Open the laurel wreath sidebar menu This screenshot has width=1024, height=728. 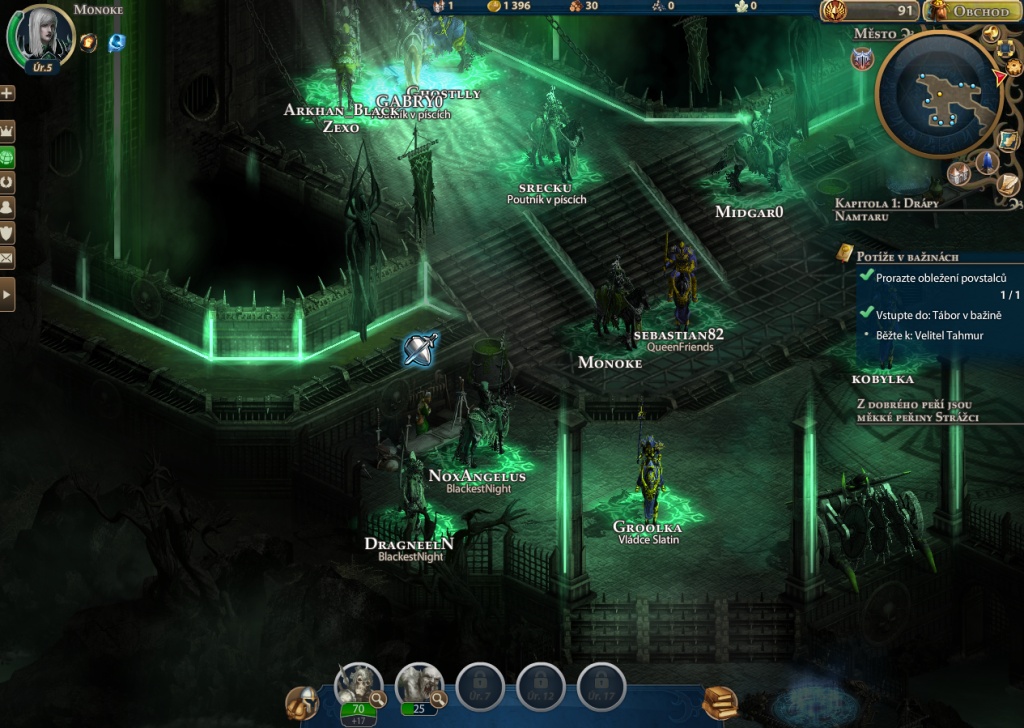[7, 183]
